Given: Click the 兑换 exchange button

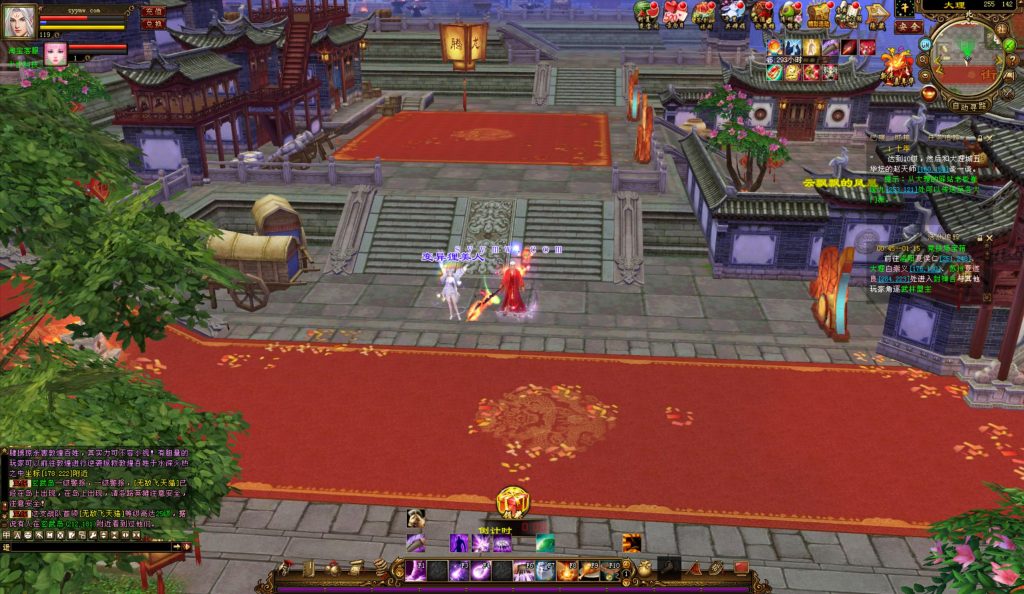Looking at the screenshot, I should pyautogui.click(x=153, y=23).
